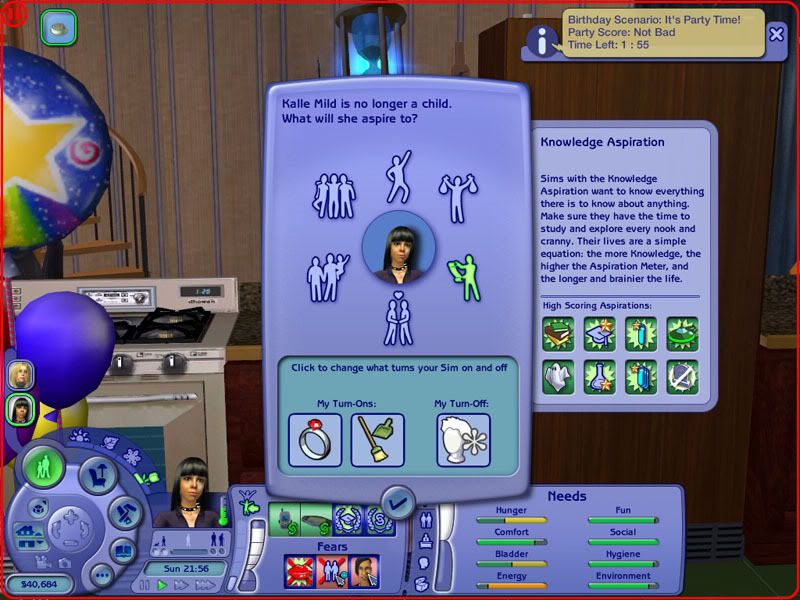Select the Family aspiration icon
800x600 pixels.
pyautogui.click(x=328, y=276)
